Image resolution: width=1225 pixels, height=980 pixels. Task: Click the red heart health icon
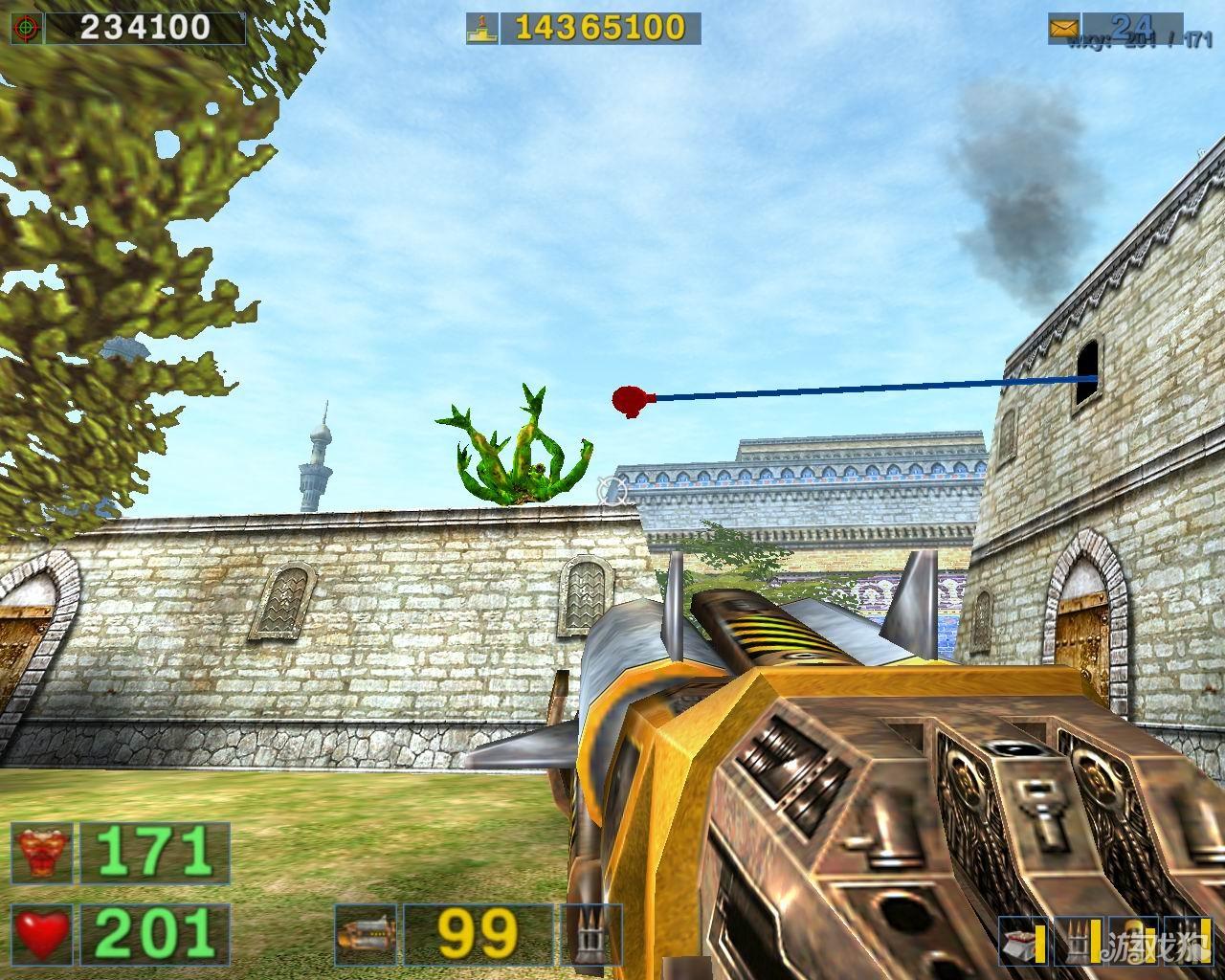[x=43, y=933]
